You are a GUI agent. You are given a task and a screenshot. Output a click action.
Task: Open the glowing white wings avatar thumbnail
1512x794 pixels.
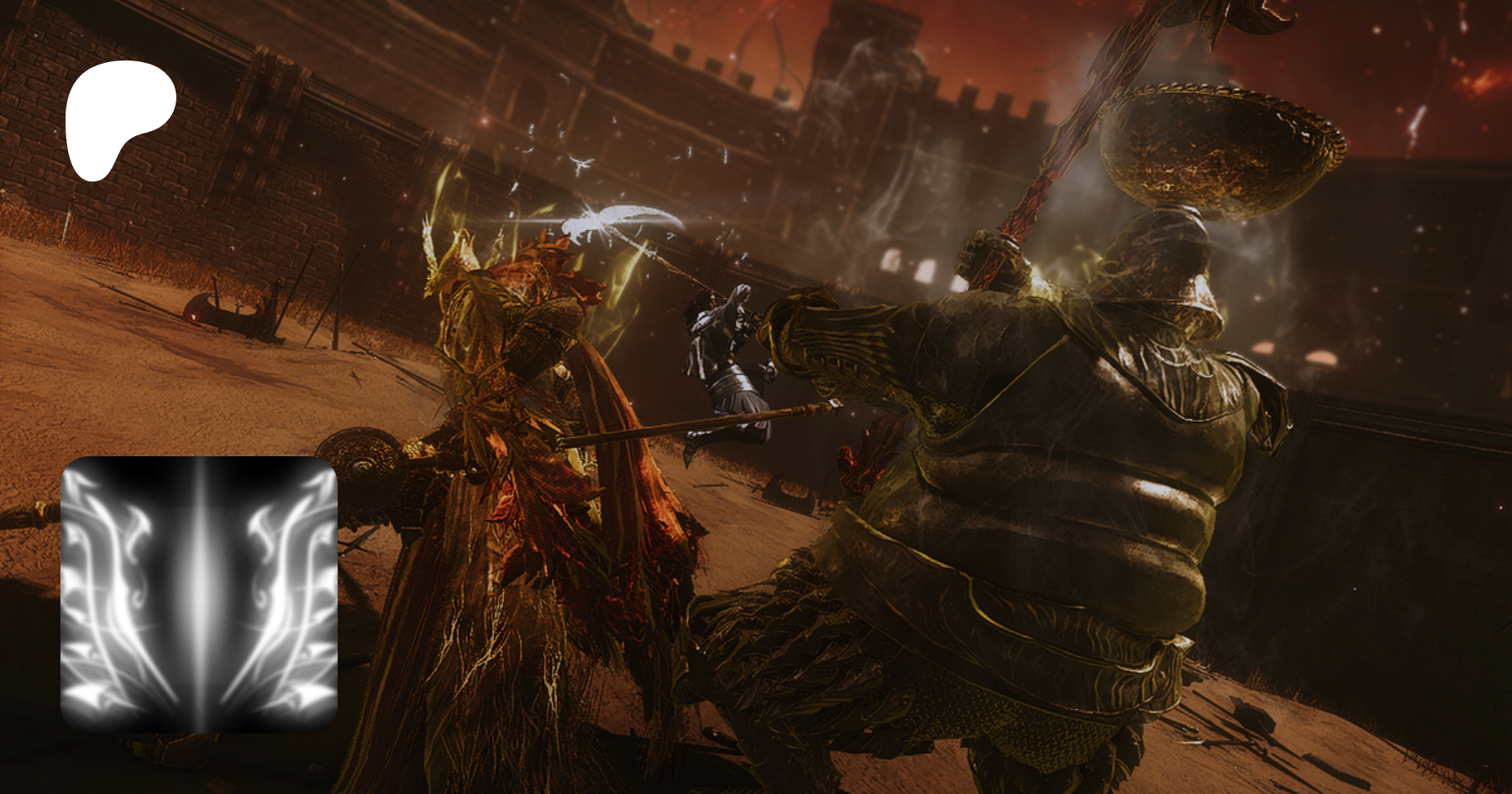199,593
